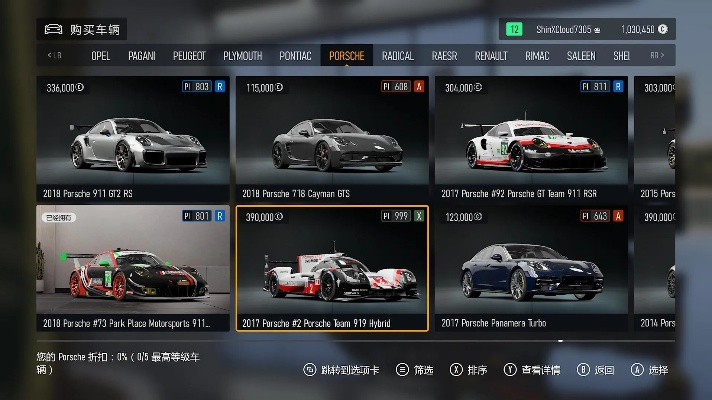The width and height of the screenshot is (712, 400).
Task: Open the PEUGEOT tab
Action: [x=189, y=56]
